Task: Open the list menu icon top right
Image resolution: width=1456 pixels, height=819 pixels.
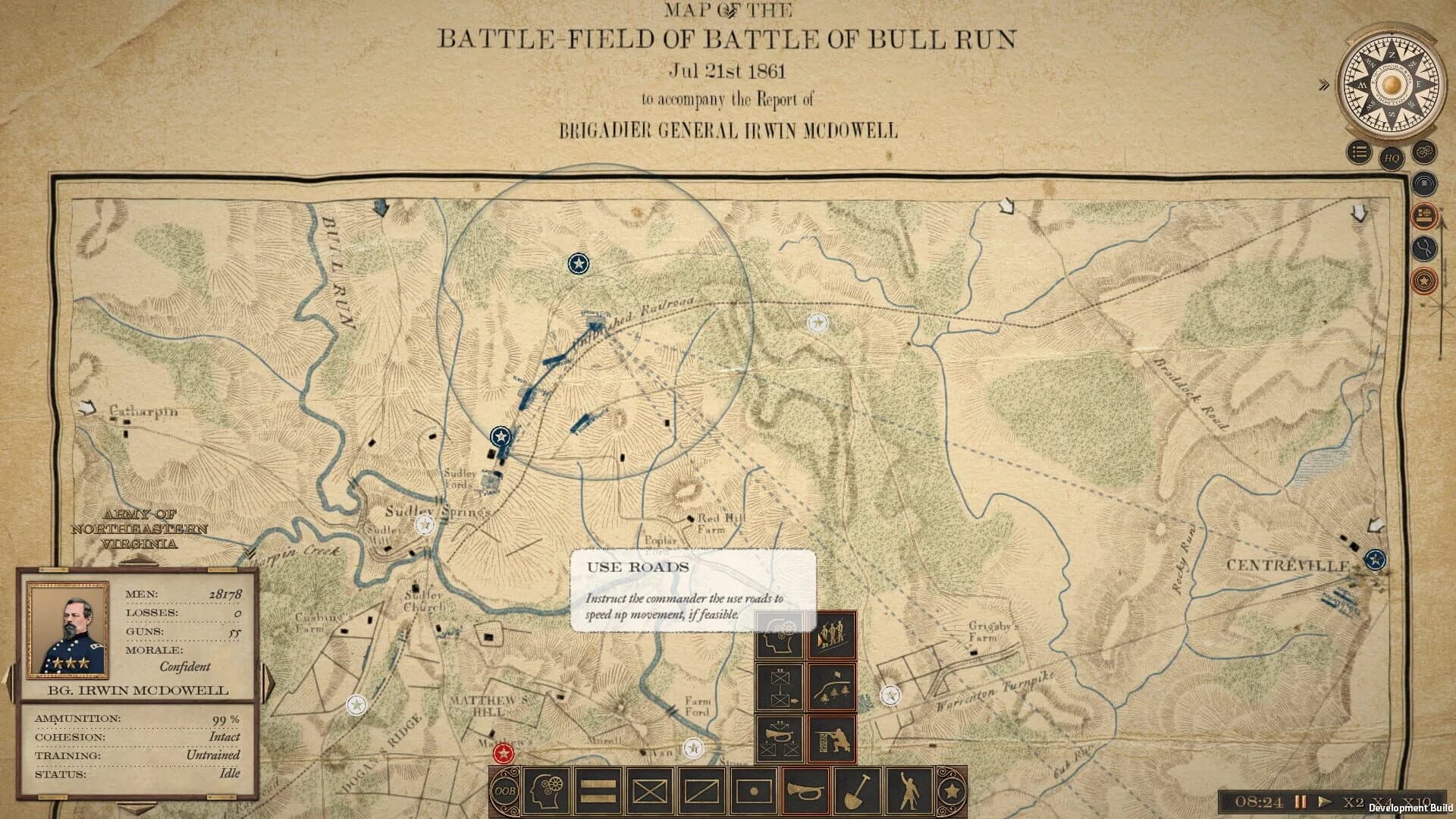Action: click(1357, 152)
